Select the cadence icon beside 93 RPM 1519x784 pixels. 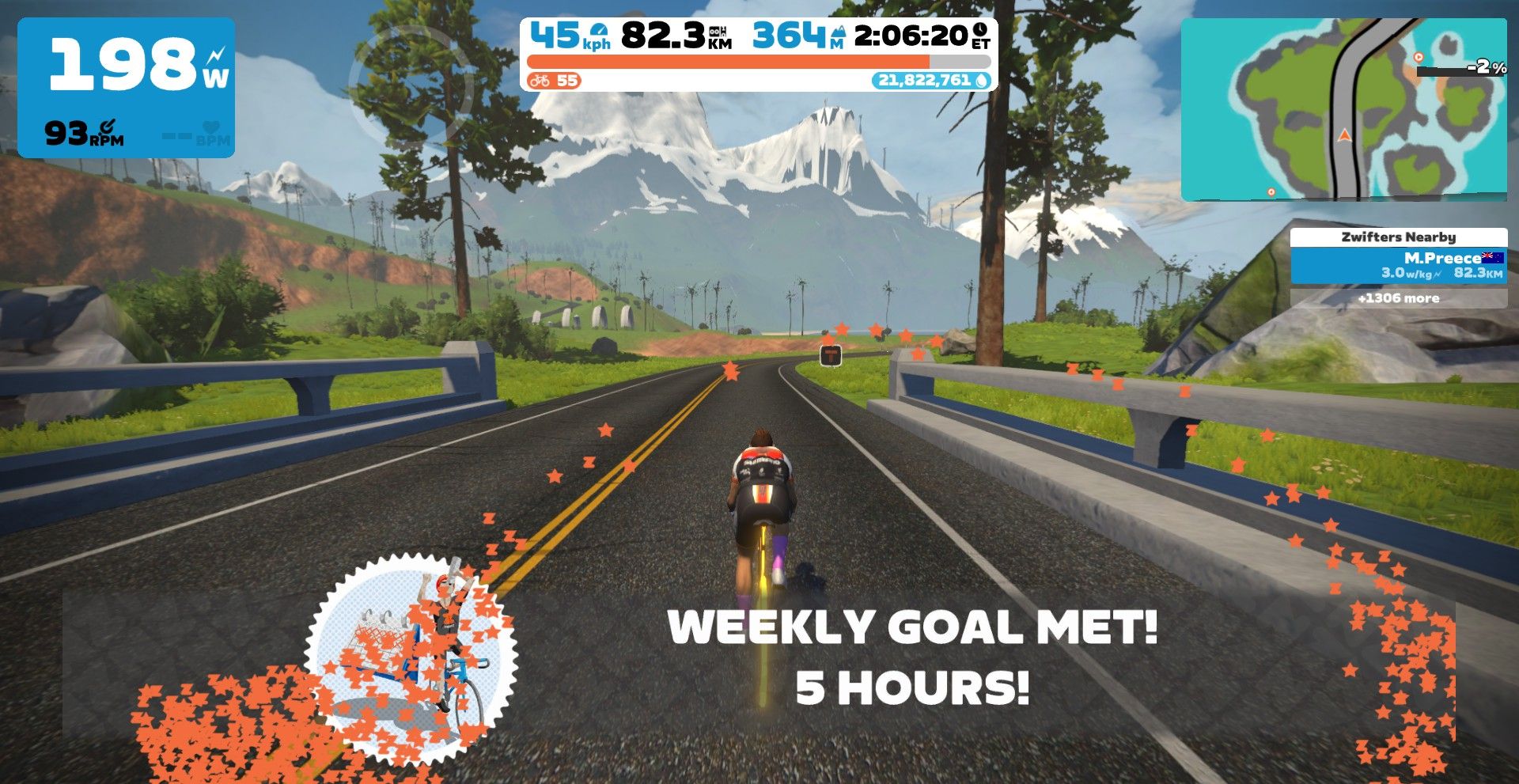pyautogui.click(x=108, y=127)
